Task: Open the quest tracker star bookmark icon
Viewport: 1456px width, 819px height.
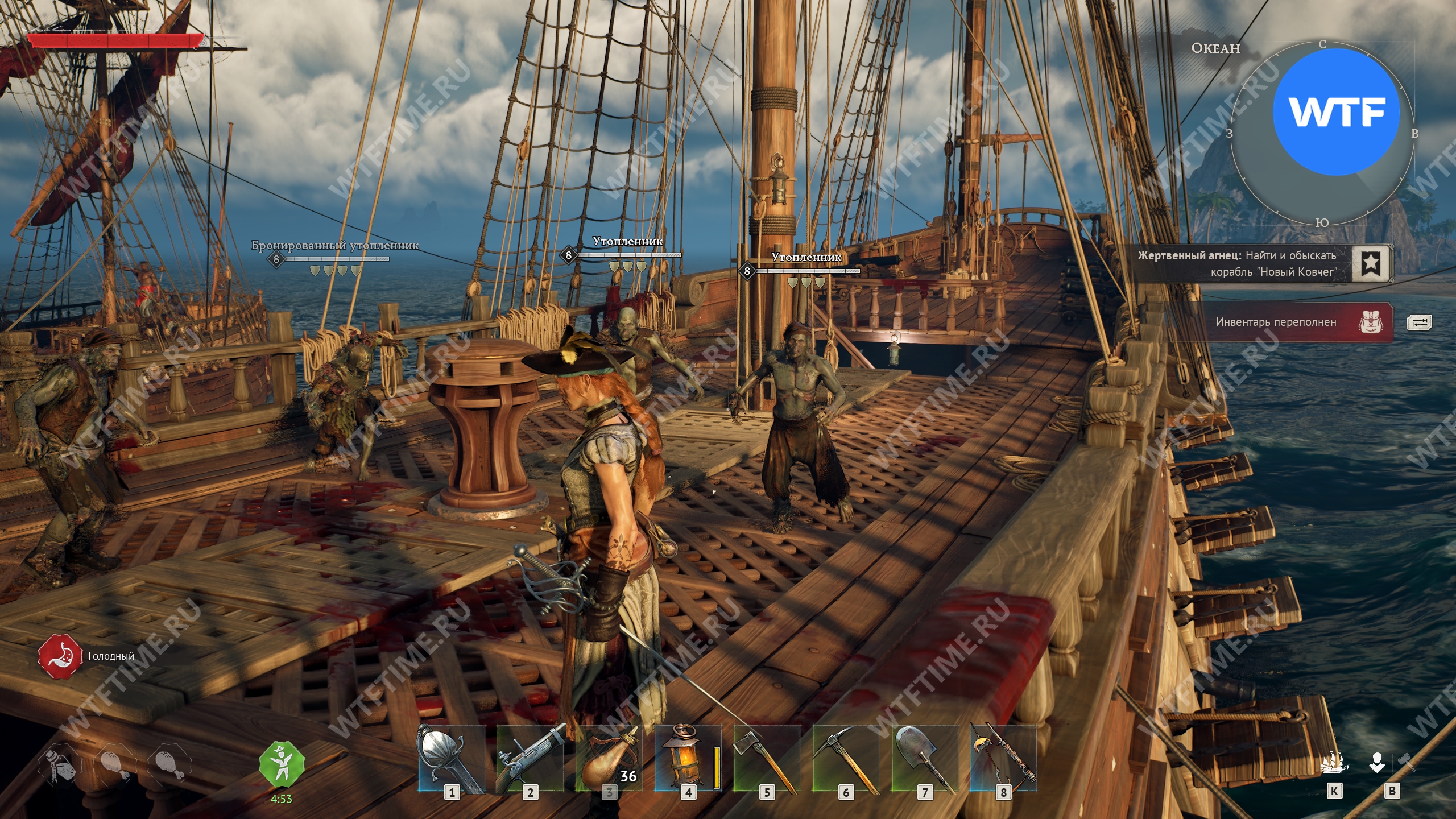Action: [1371, 263]
